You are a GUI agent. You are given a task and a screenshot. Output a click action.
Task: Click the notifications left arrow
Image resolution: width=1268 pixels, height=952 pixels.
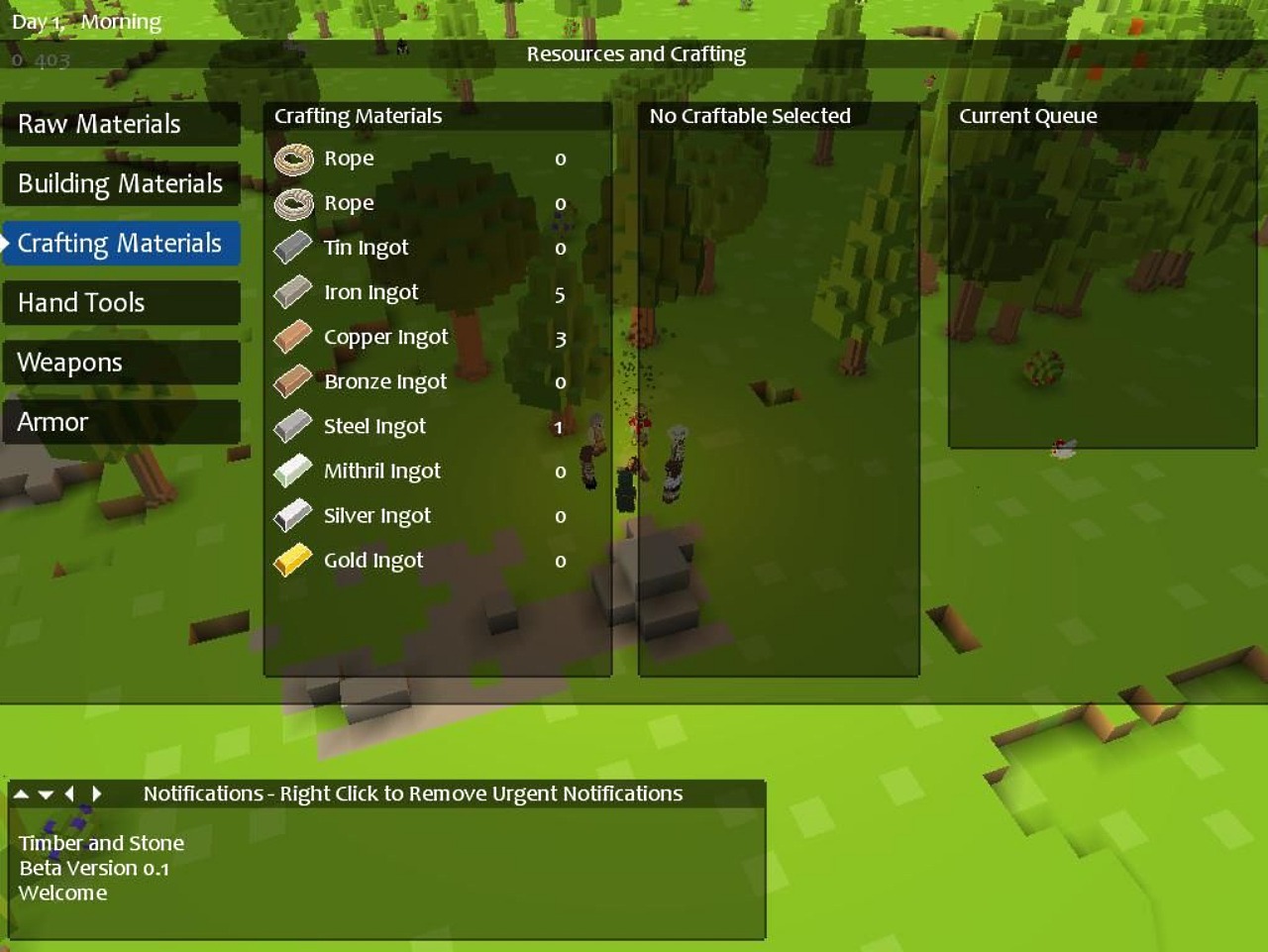(x=69, y=793)
